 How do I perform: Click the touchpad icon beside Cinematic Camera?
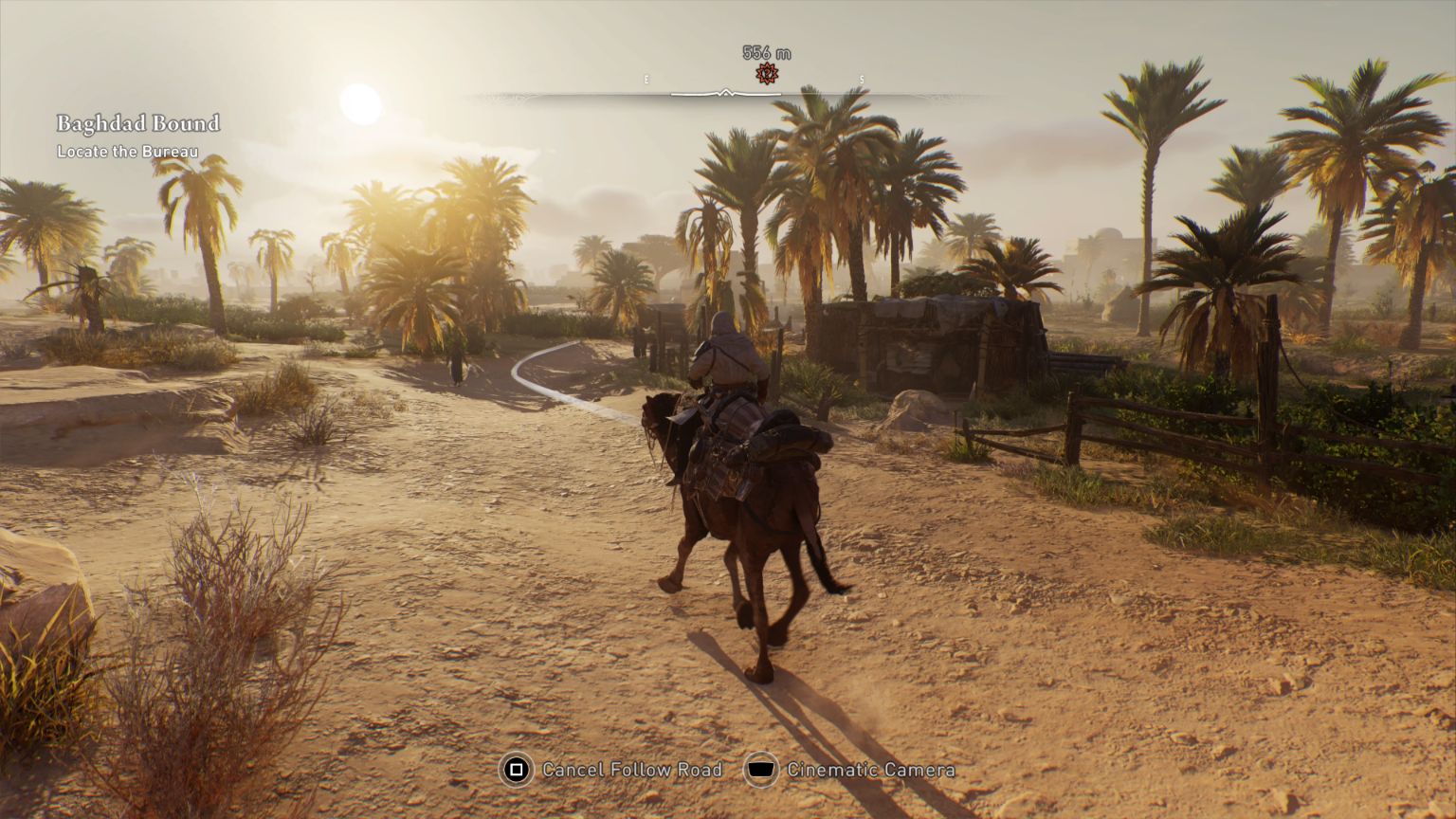(759, 771)
